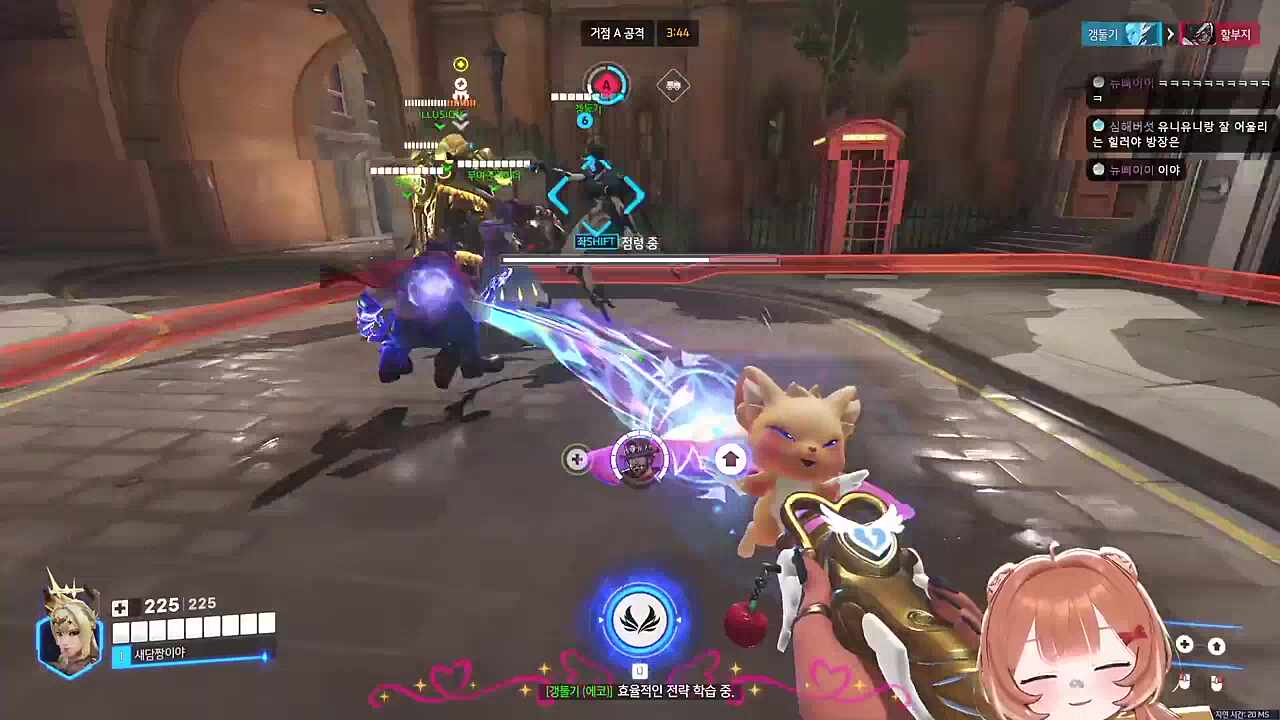Select the ally hero portrait on the beam
Image resolution: width=1280 pixels, height=720 pixels.
(638, 459)
